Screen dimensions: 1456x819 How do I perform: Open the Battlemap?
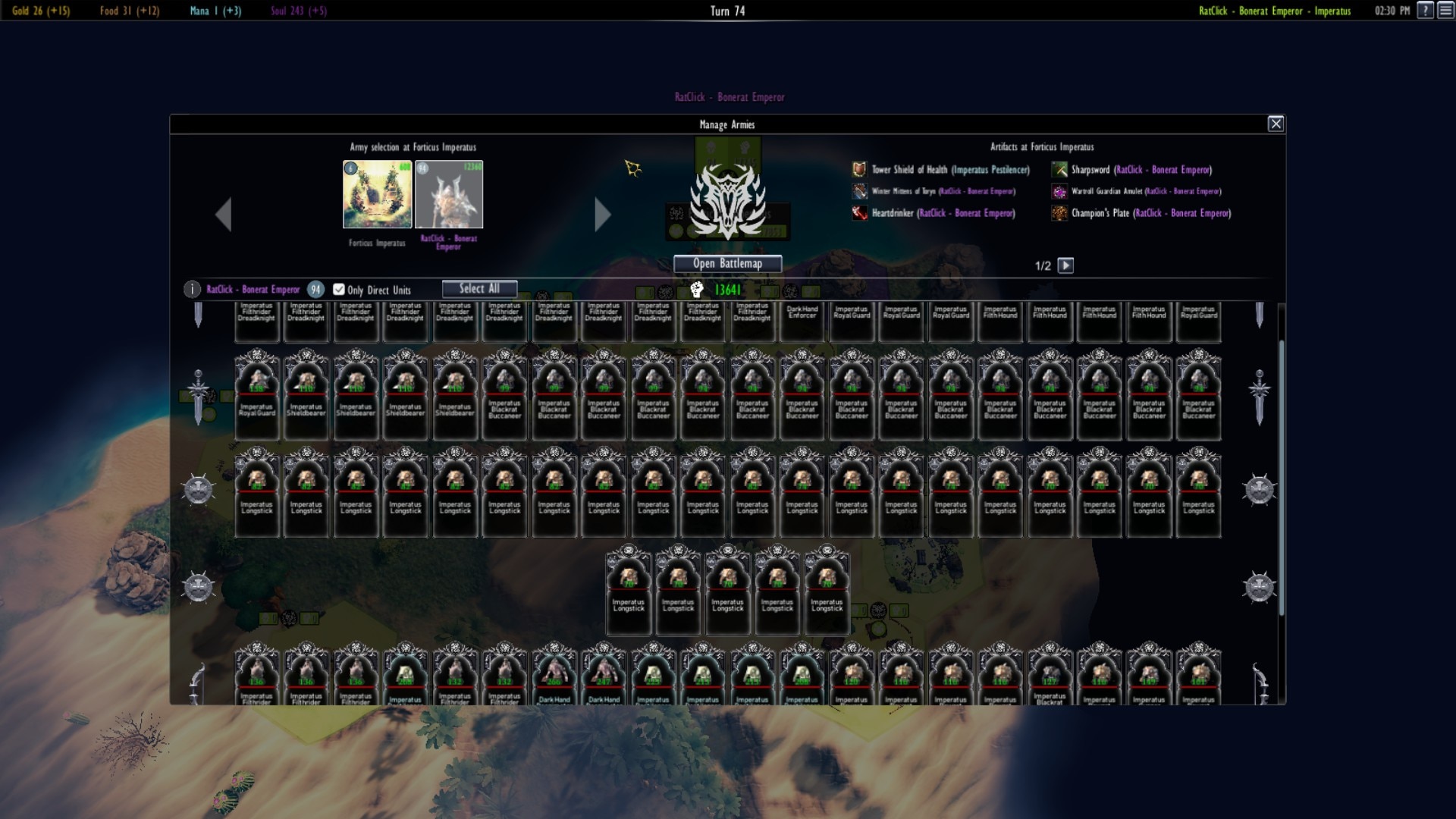(x=727, y=263)
